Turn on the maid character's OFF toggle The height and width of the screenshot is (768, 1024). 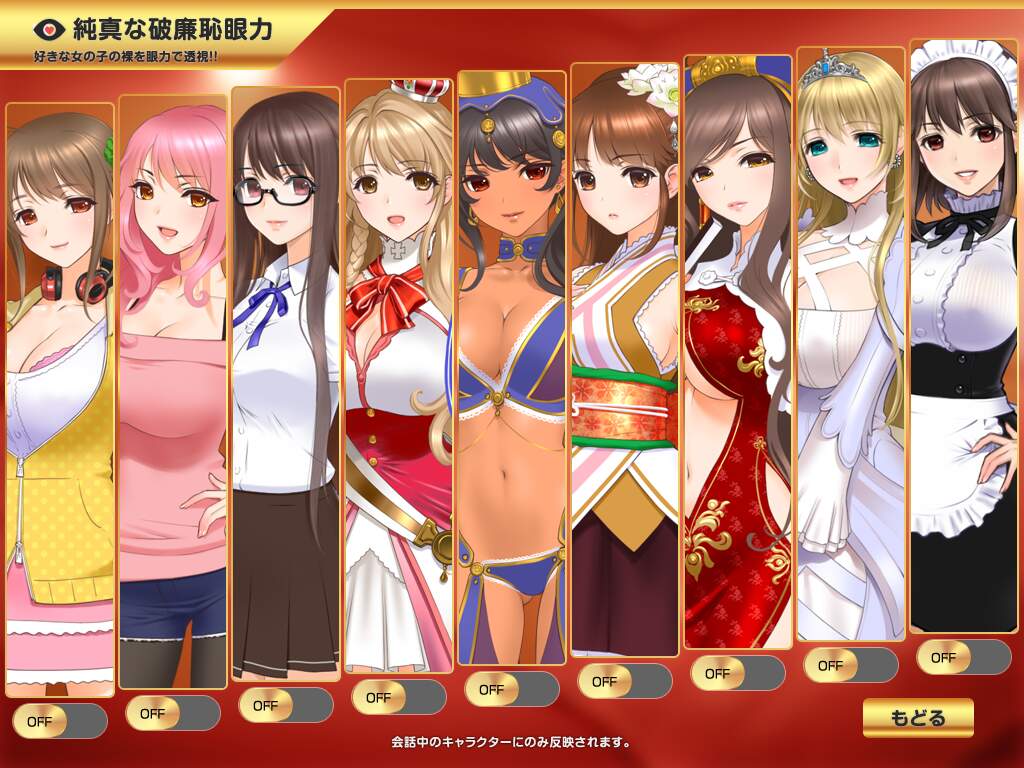pyautogui.click(x=964, y=657)
